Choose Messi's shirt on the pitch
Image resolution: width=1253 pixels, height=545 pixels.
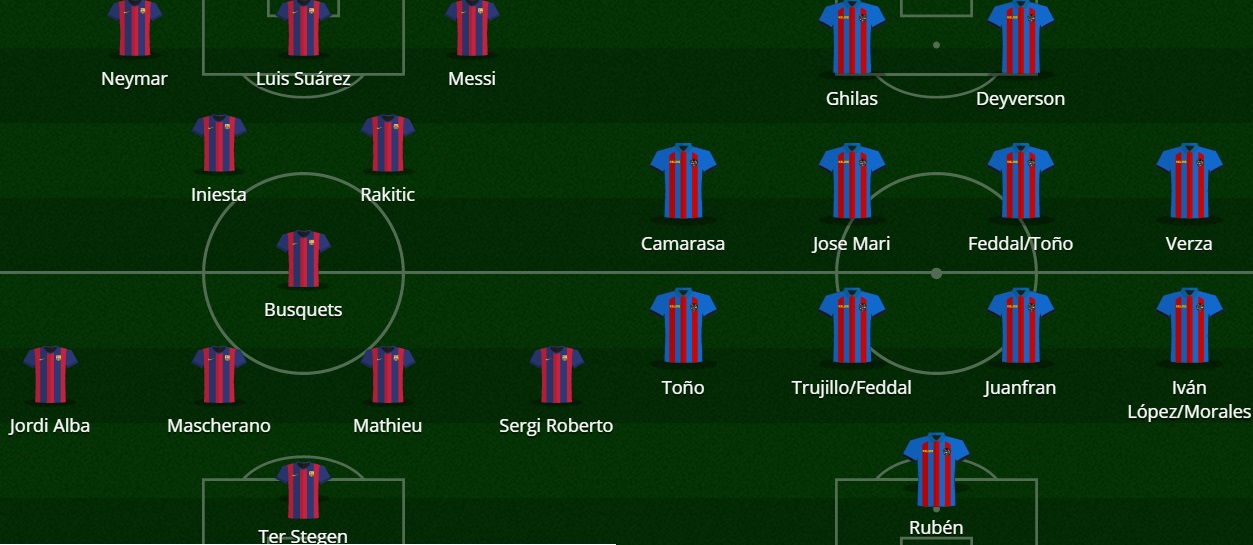pyautogui.click(x=472, y=27)
